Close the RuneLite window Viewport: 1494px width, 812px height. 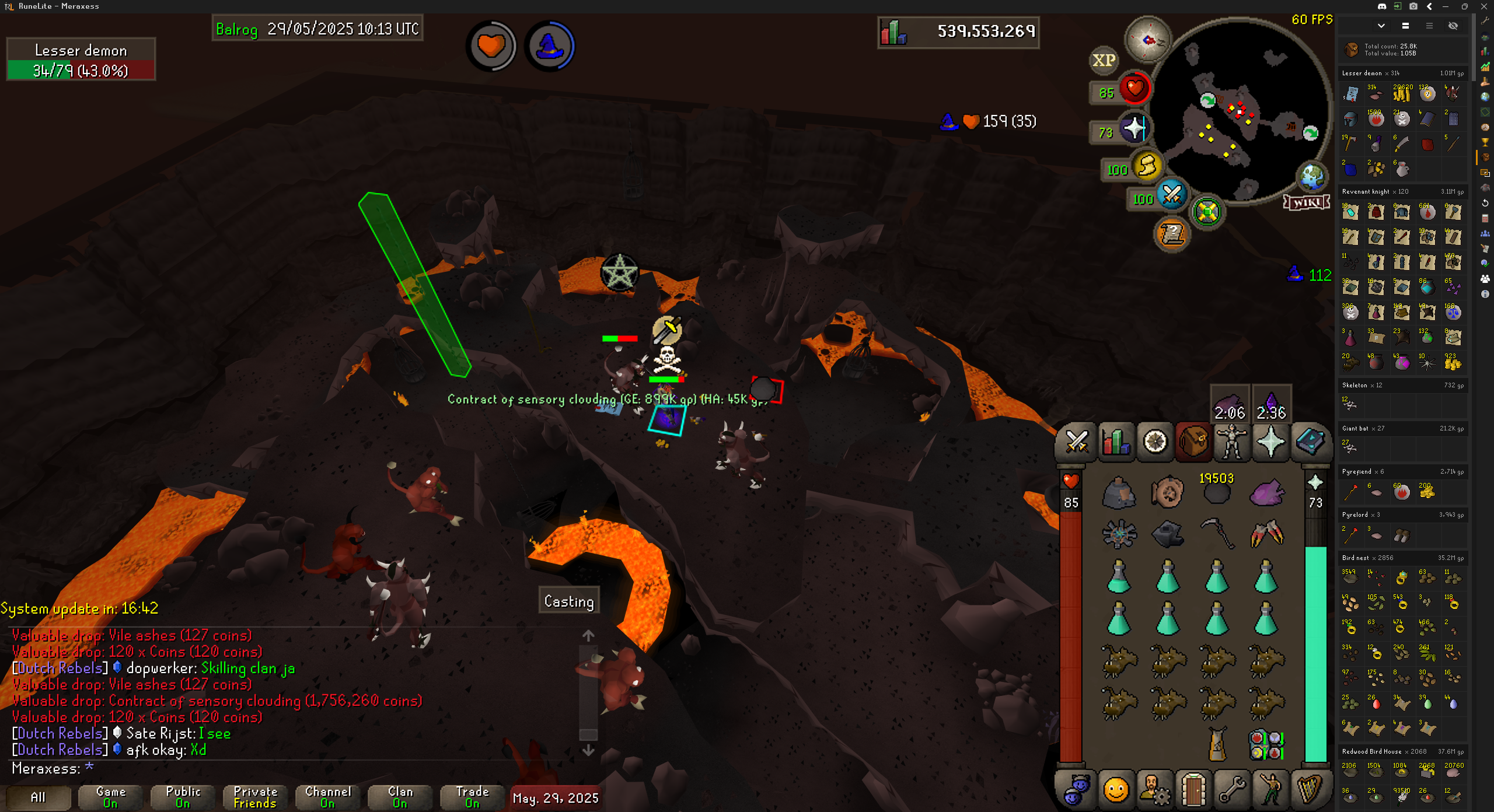point(1483,6)
